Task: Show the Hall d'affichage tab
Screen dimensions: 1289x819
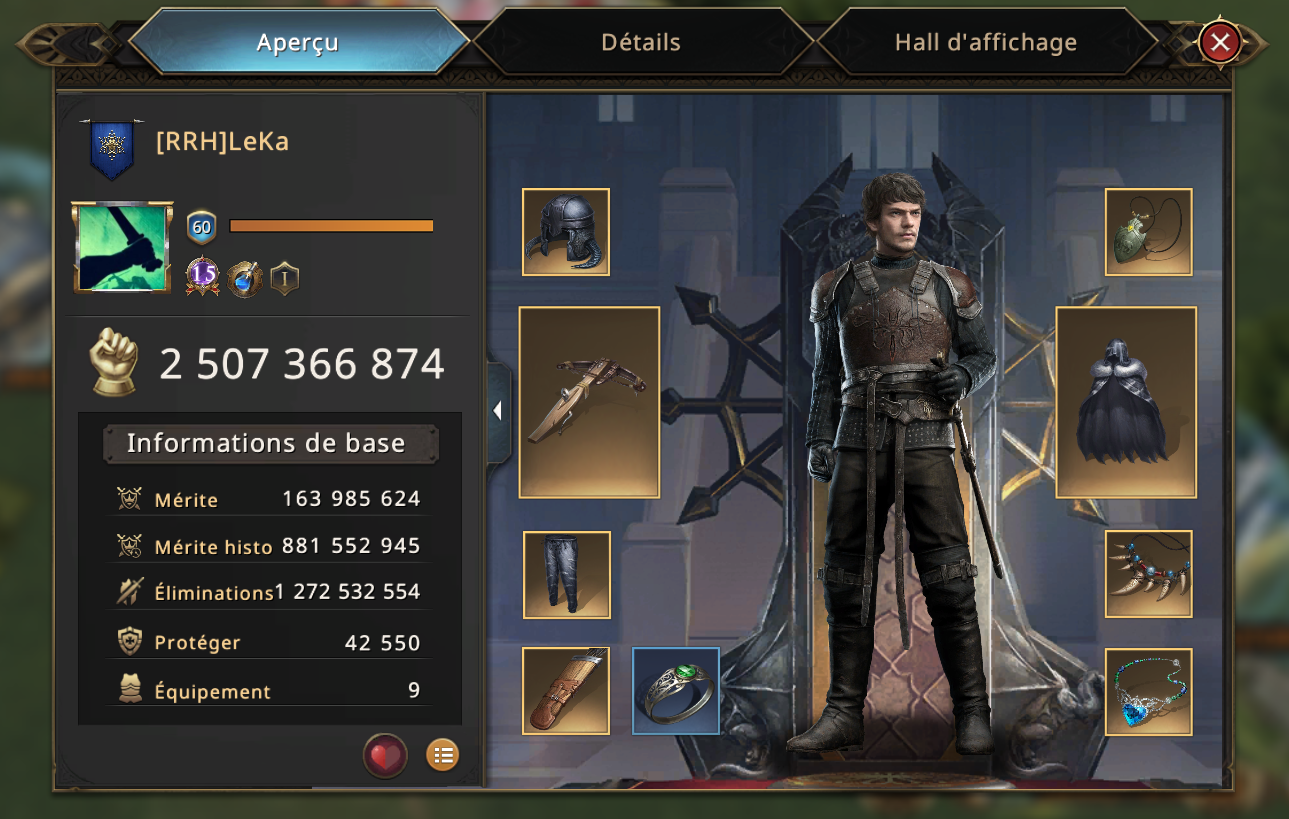Action: click(x=985, y=43)
